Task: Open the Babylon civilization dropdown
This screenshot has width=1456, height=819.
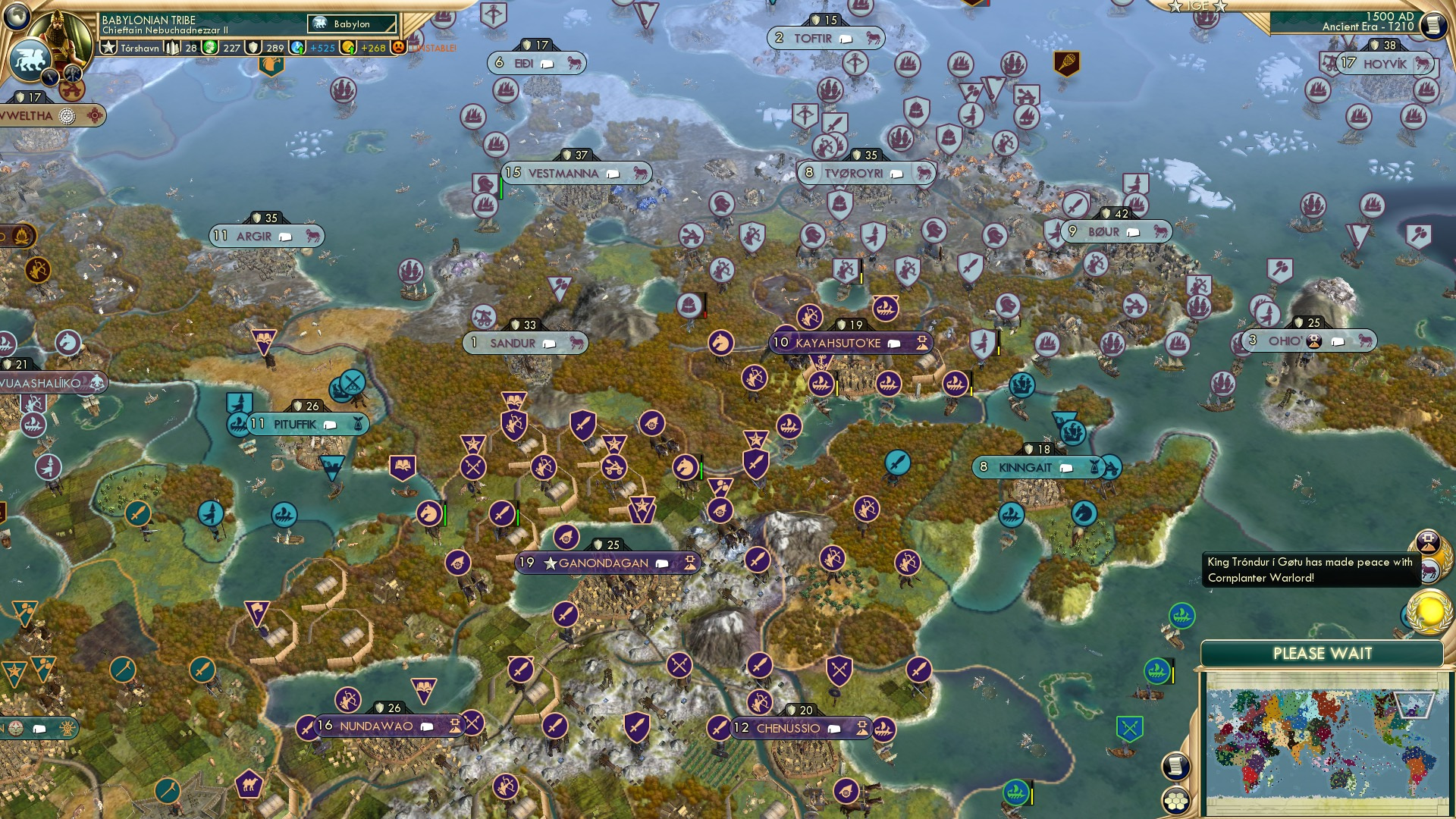Action: 350,24
